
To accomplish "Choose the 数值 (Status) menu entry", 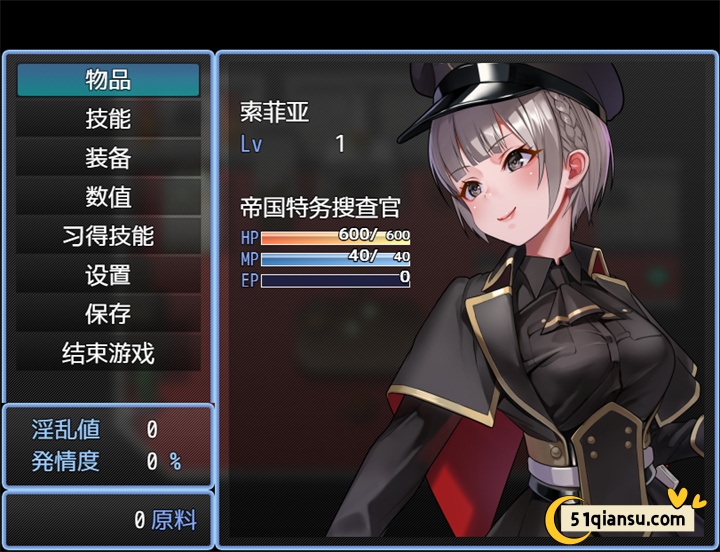I will point(108,197).
